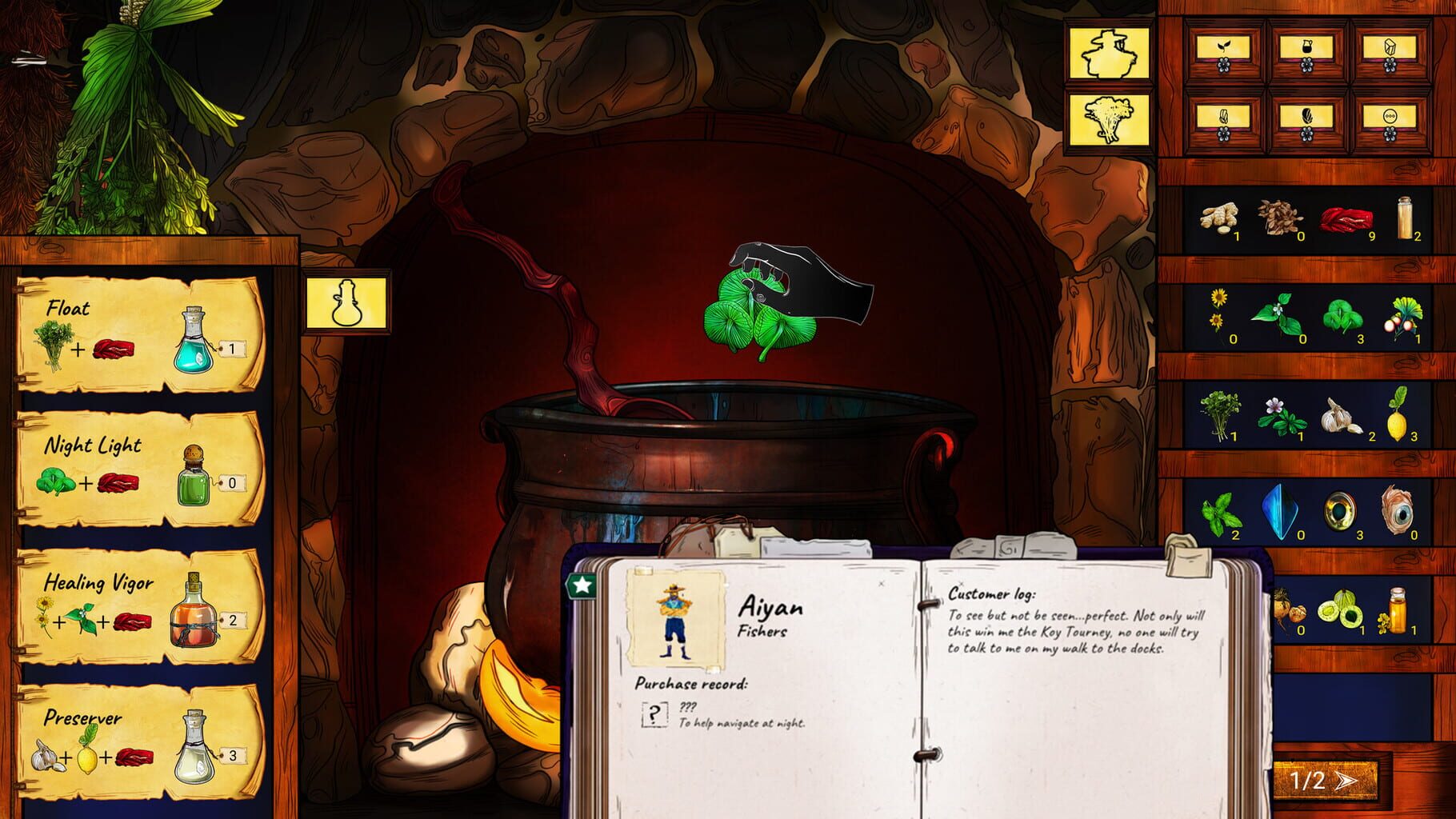This screenshot has width=1456, height=819.
Task: Click the star bookmark on the customer book
Action: [x=582, y=585]
